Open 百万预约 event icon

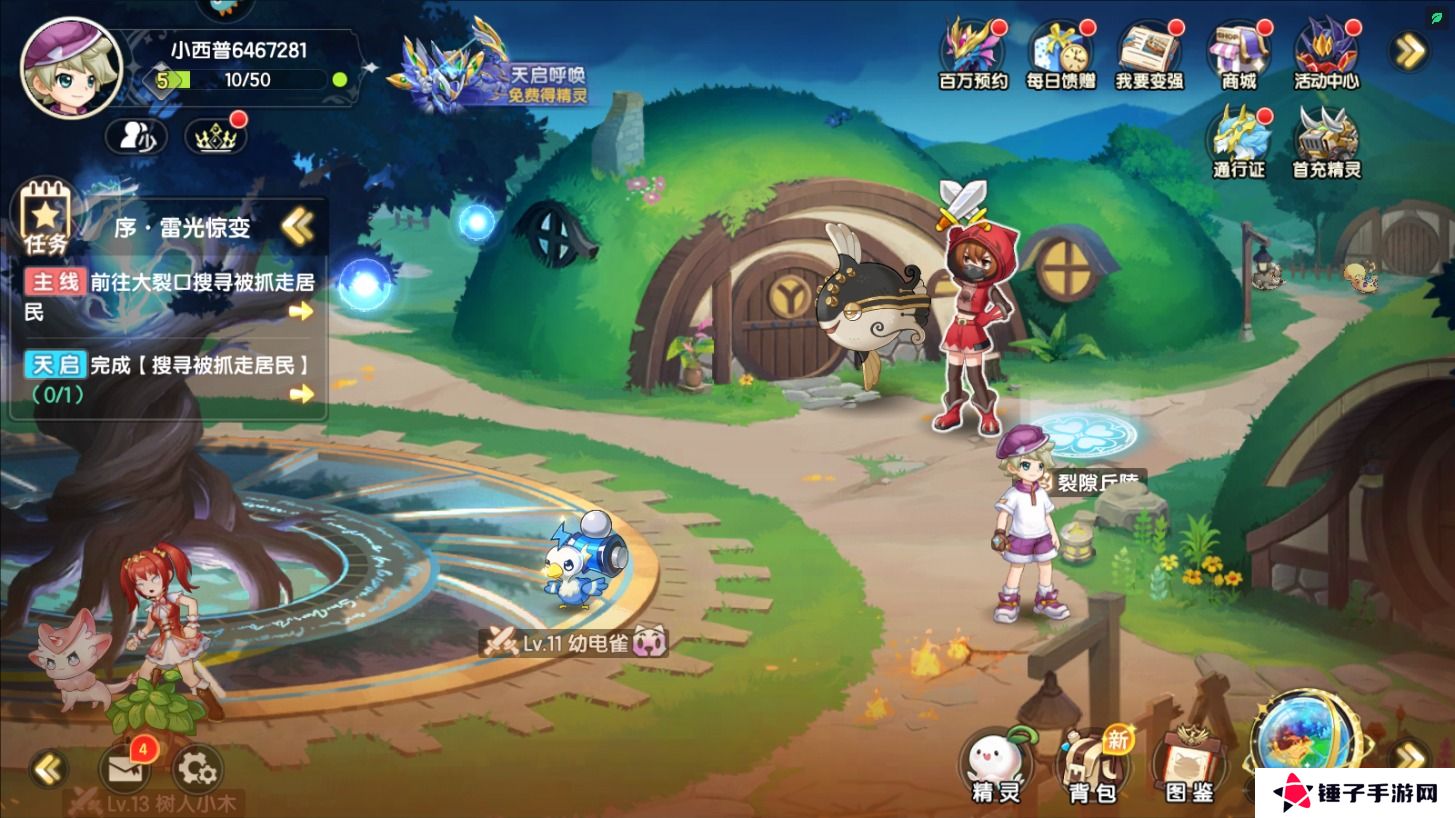[x=972, y=55]
